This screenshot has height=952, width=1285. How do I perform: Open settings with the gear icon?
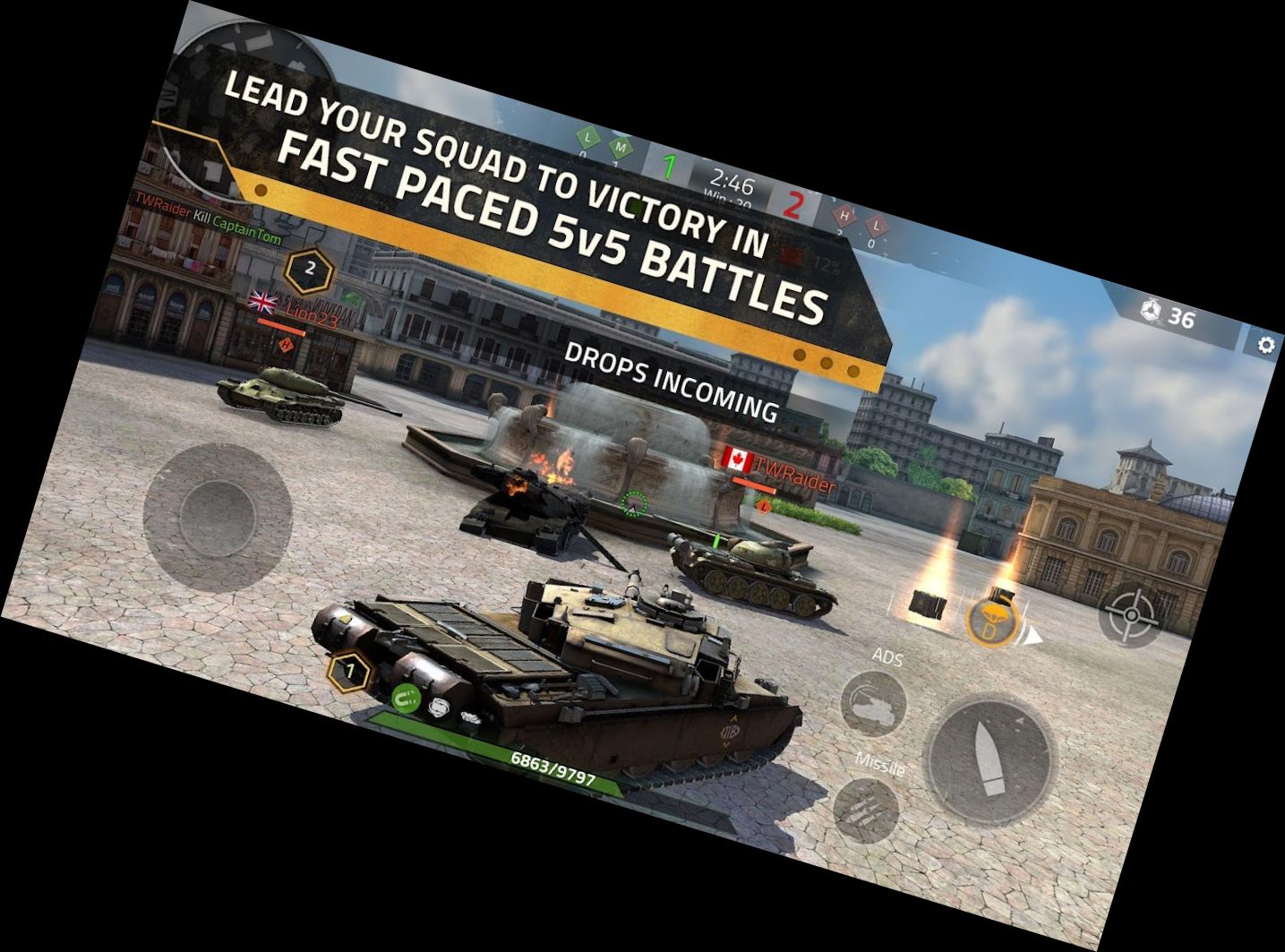point(1266,344)
